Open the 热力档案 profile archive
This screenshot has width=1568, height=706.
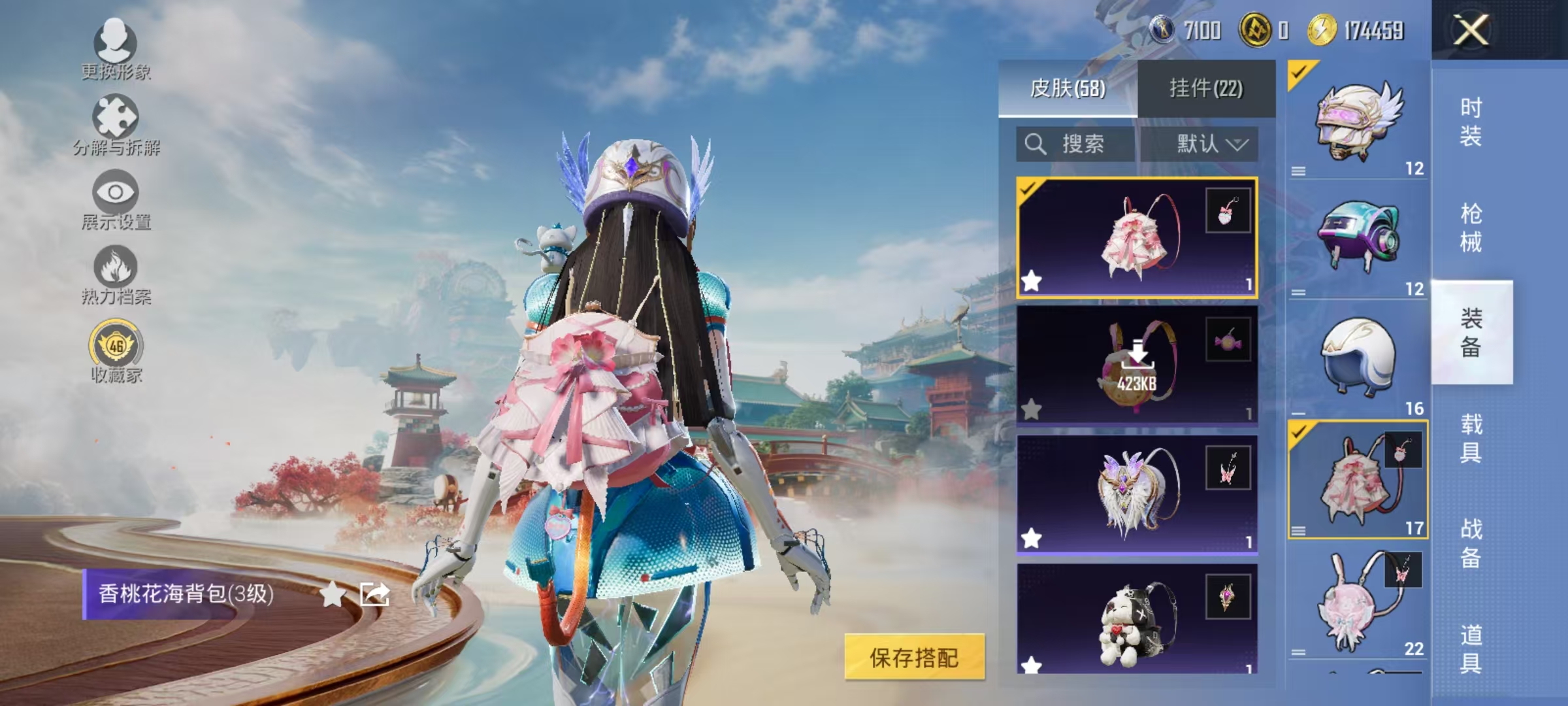pyautogui.click(x=114, y=278)
